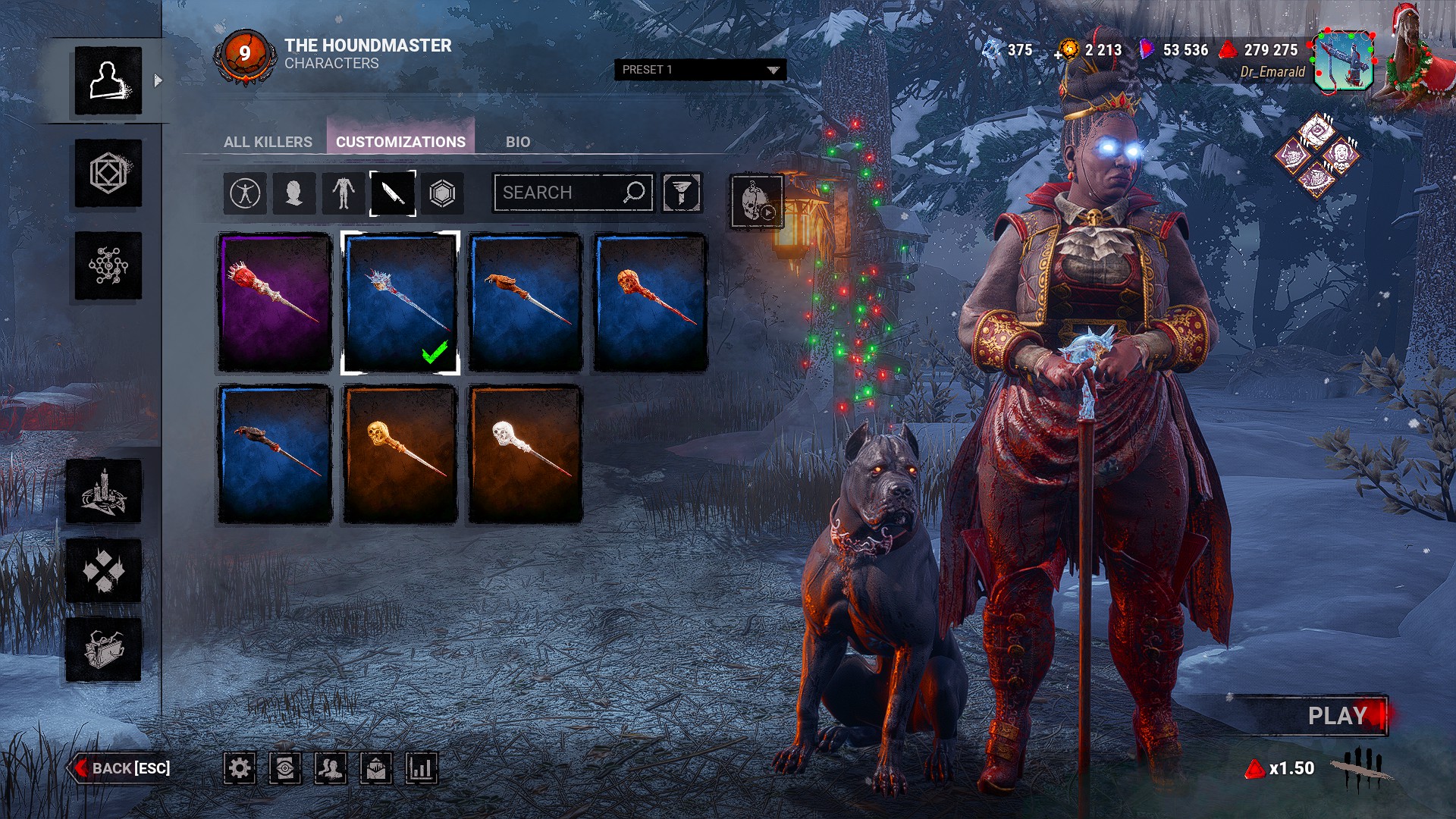Select the CUSTOMIZATIONS tab
The height and width of the screenshot is (819, 1456).
point(400,142)
